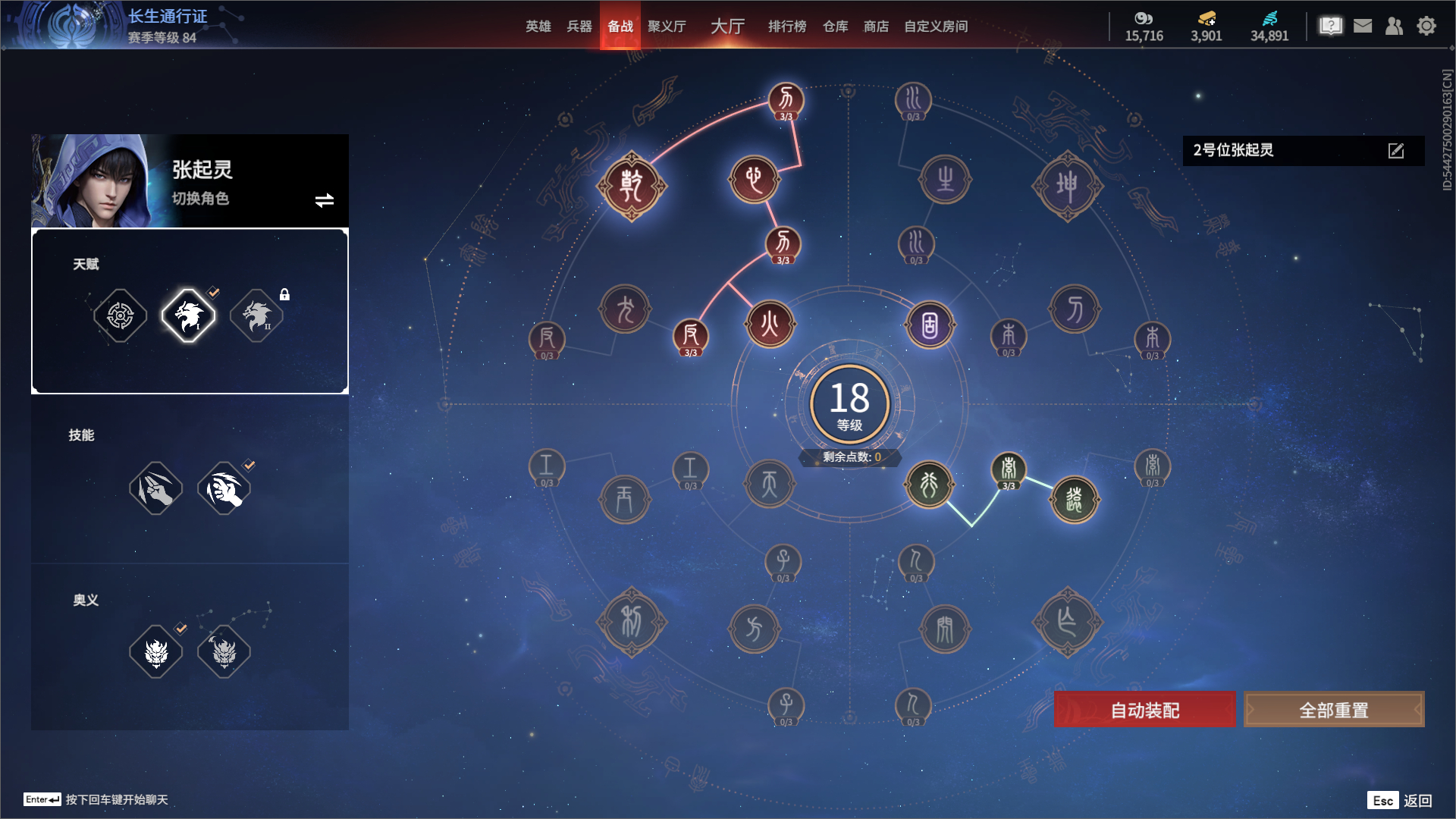
Task: Visit the 商店 shop
Action: click(876, 27)
